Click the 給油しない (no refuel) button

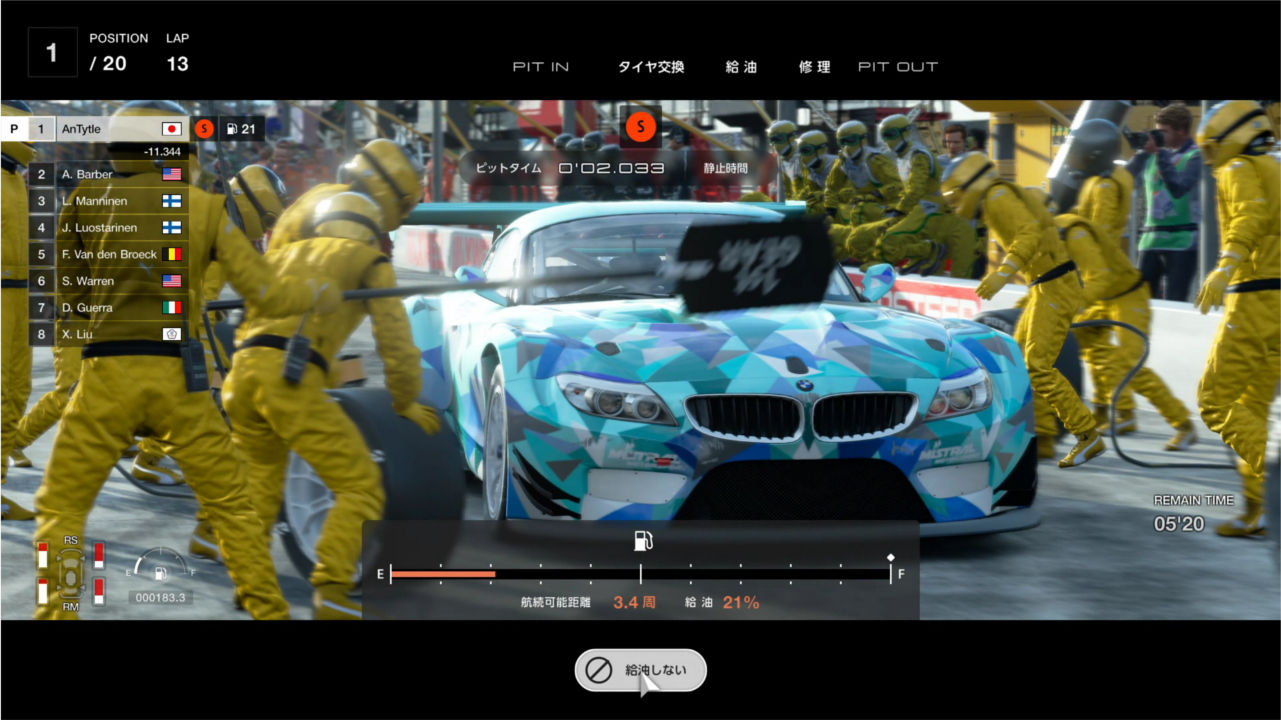[640, 670]
